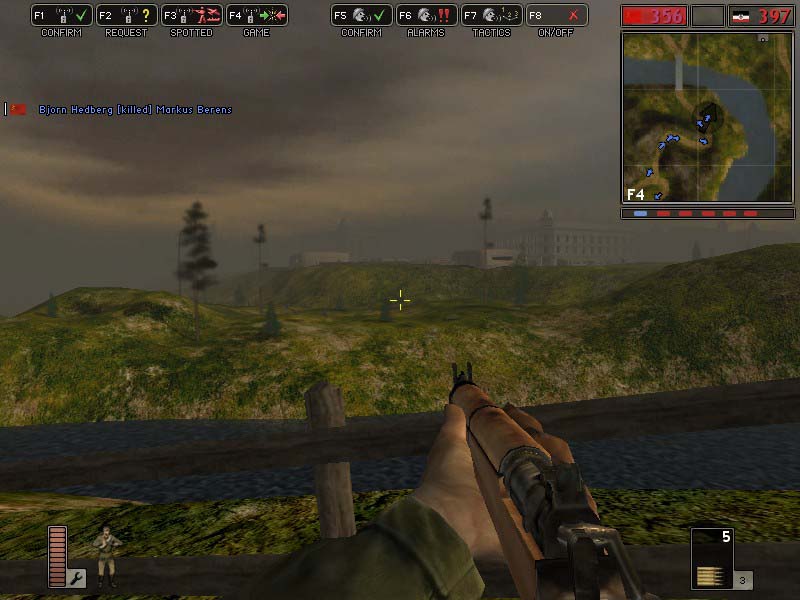Click the wrench icon beside the health bar

[77, 578]
